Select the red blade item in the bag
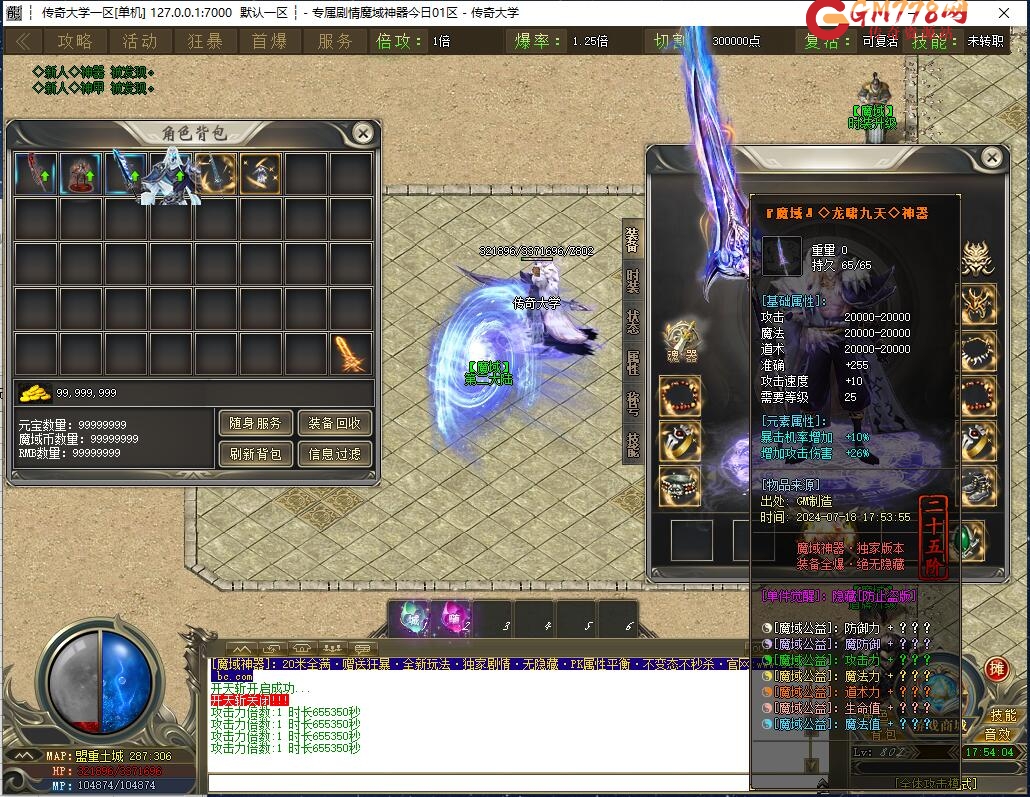This screenshot has height=797, width=1030. (36, 174)
